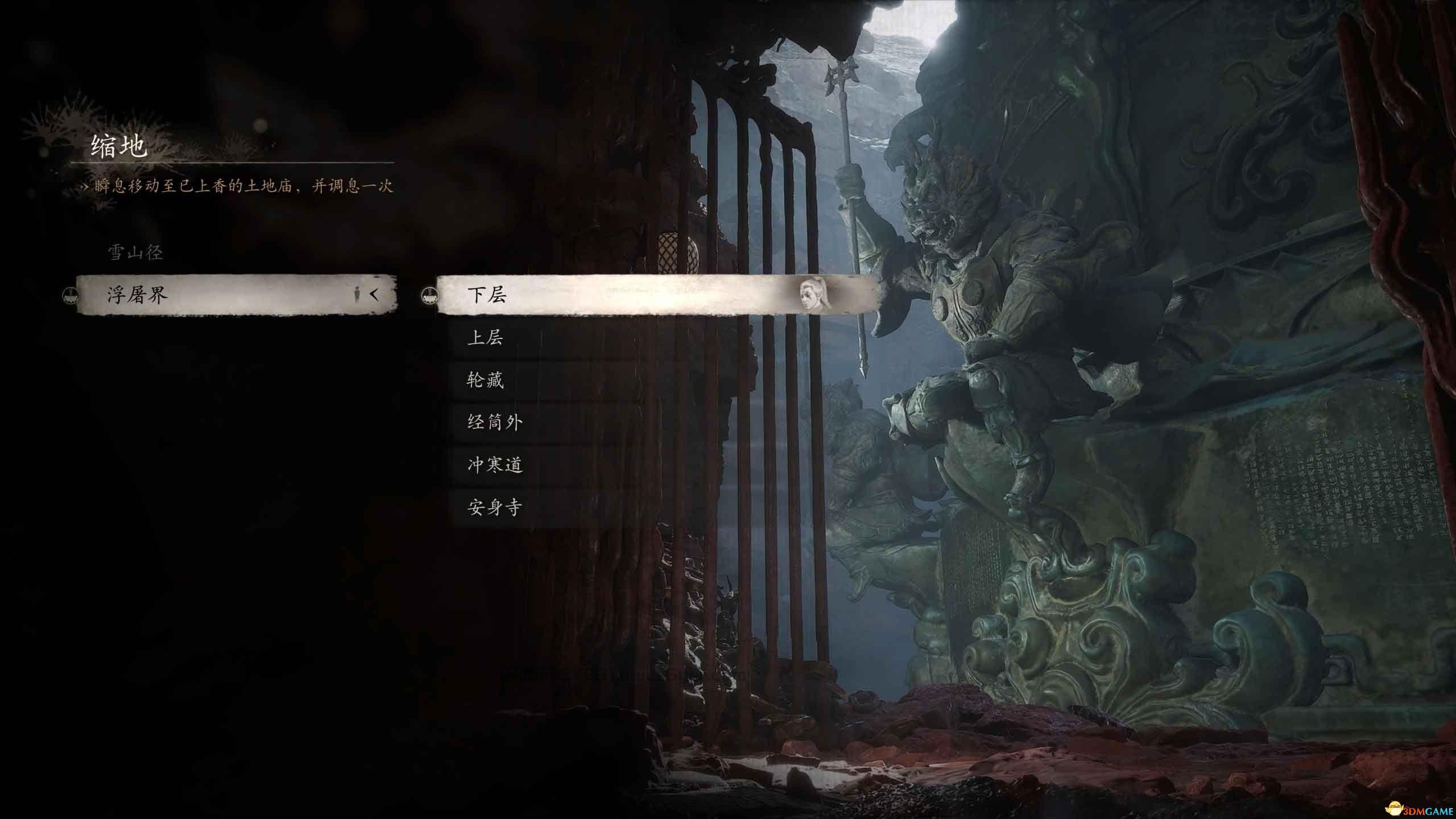Choose the 经筒外 destination
The width and height of the screenshot is (1456, 819).
497,422
